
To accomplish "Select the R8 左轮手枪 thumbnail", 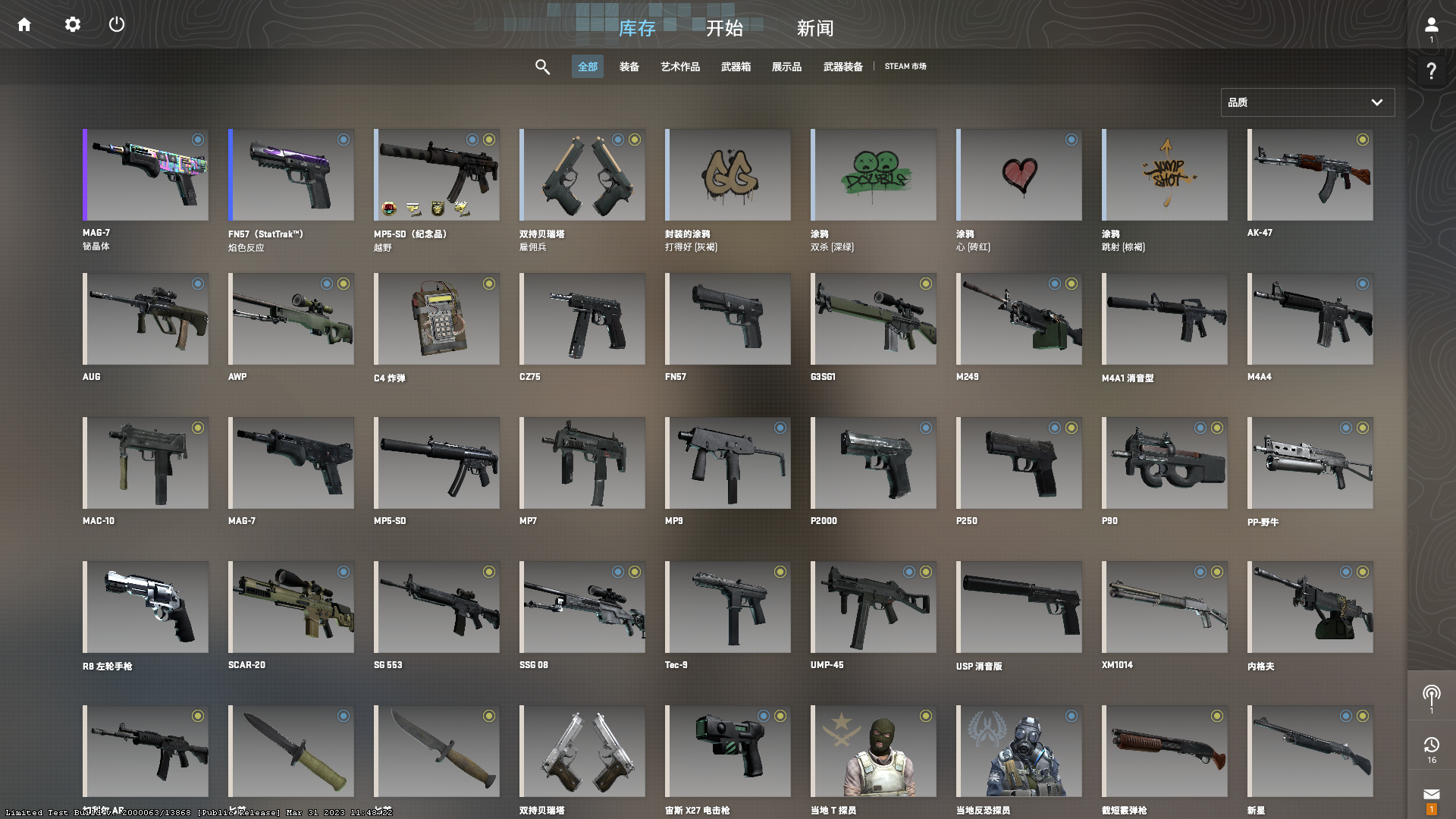I will tap(146, 607).
